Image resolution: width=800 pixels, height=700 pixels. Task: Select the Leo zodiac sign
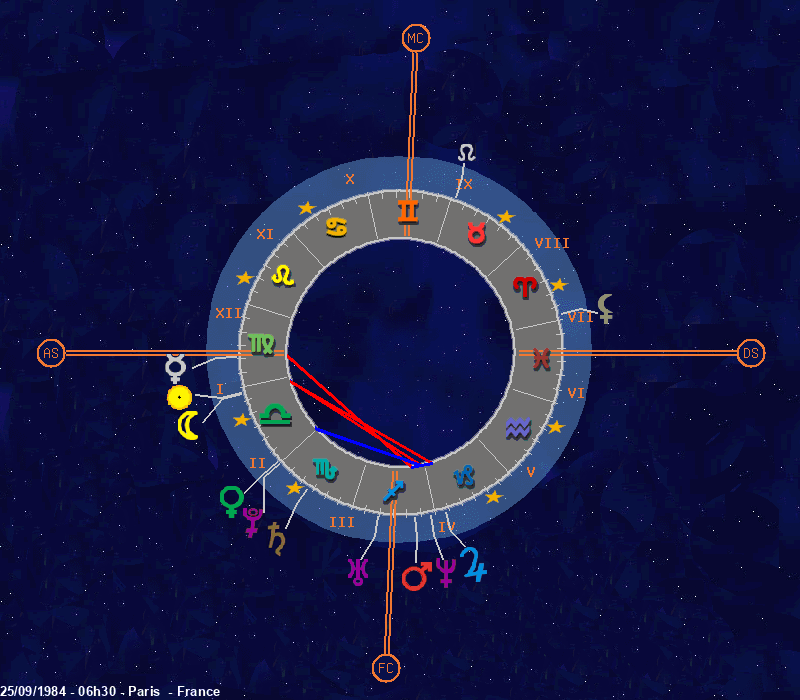(x=285, y=273)
